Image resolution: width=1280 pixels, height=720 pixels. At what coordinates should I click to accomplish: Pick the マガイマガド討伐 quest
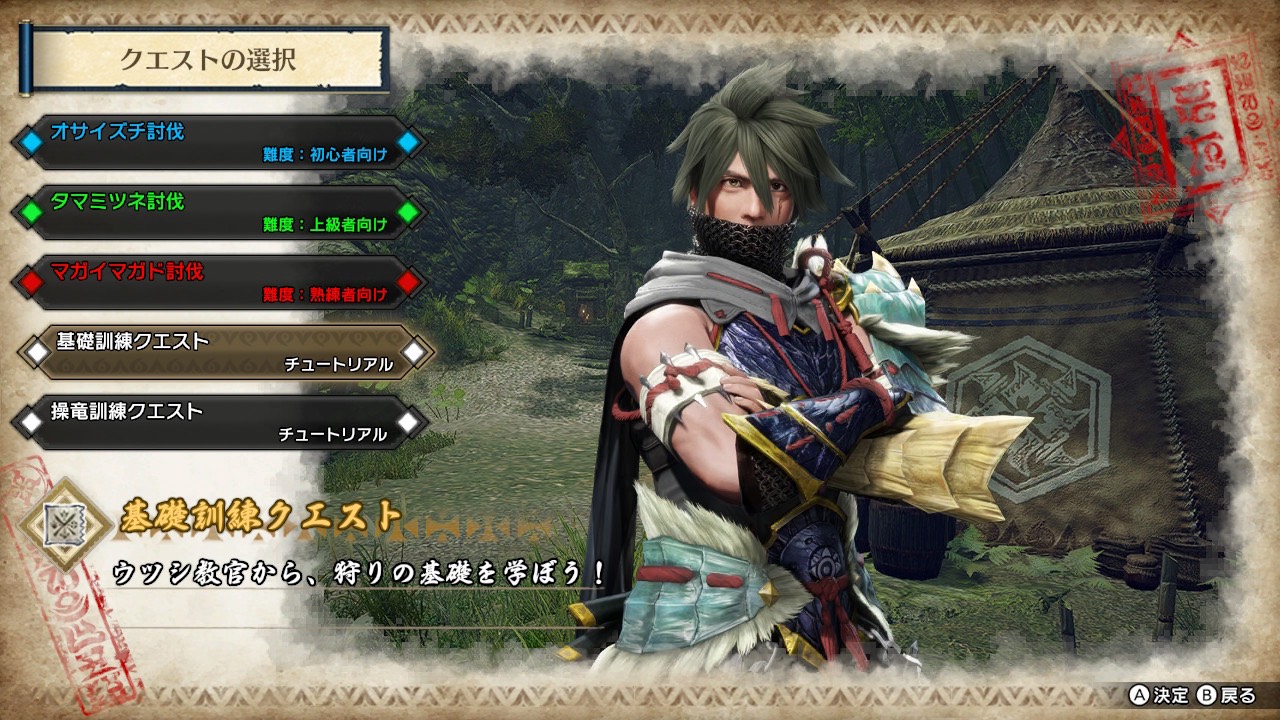tap(219, 282)
